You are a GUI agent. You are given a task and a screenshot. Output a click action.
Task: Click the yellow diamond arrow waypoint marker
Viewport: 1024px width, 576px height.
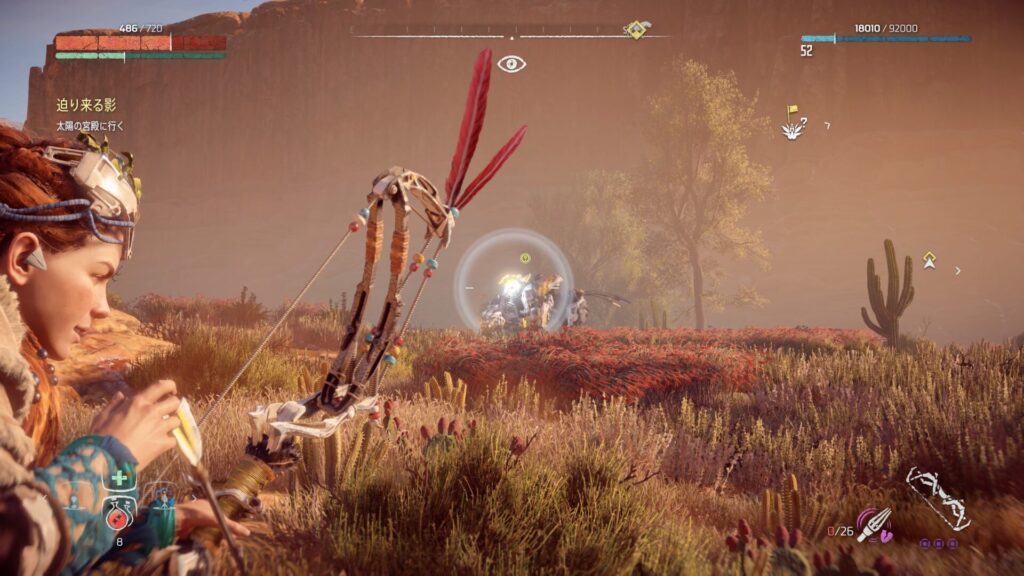click(x=929, y=260)
